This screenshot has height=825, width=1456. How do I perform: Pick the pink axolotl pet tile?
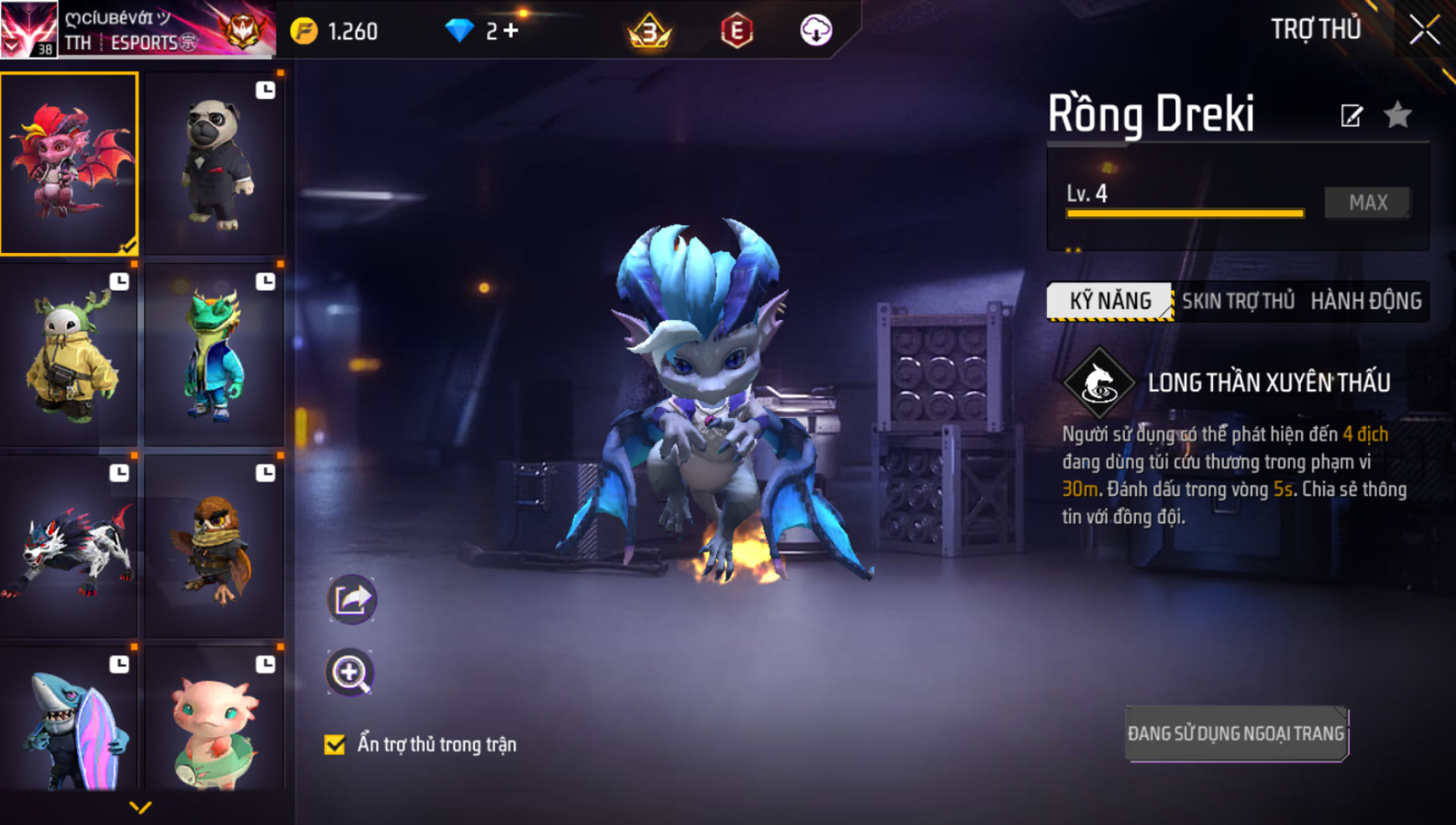[214, 722]
